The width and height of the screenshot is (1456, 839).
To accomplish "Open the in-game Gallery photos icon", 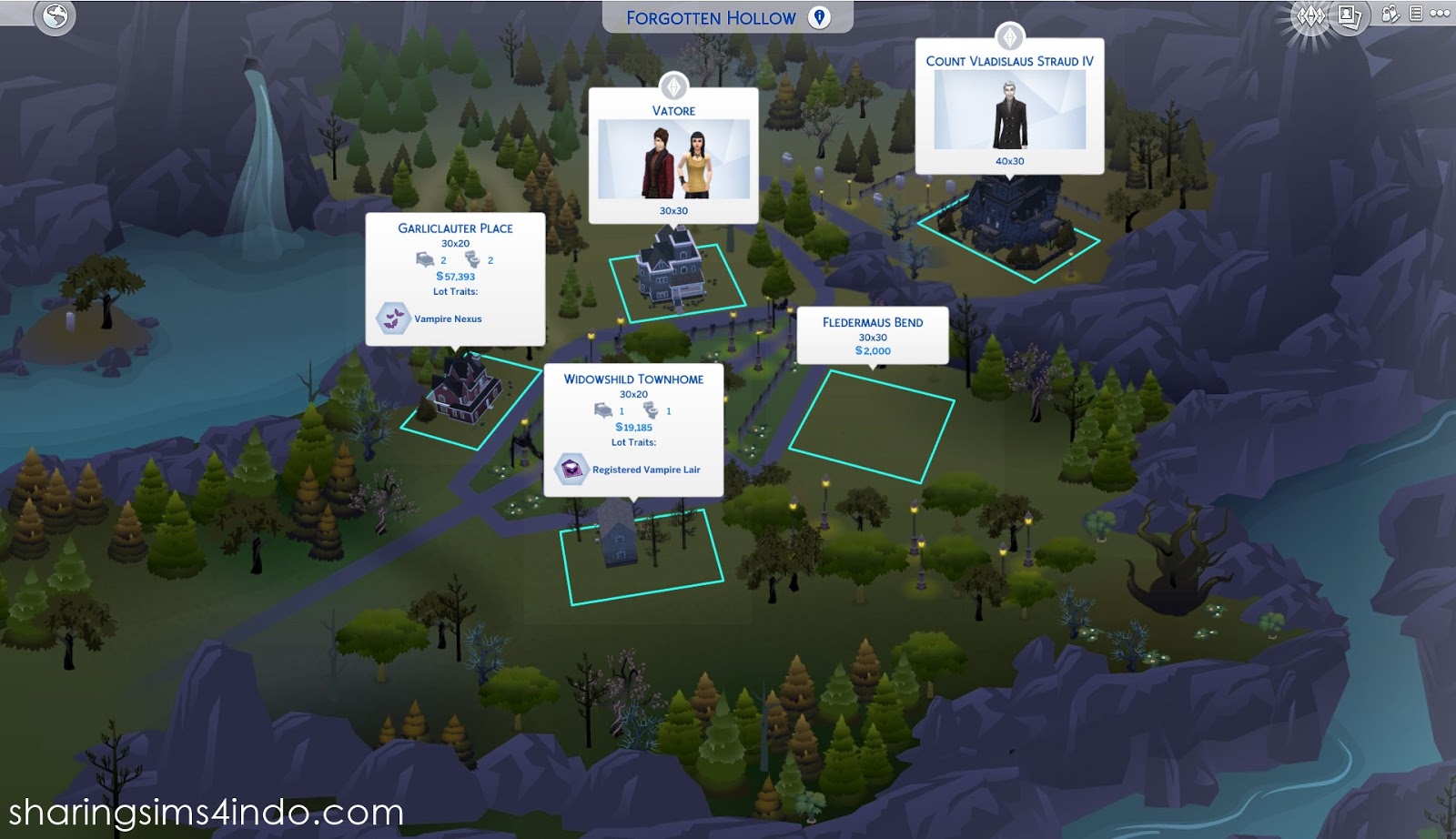I will (x=1349, y=15).
